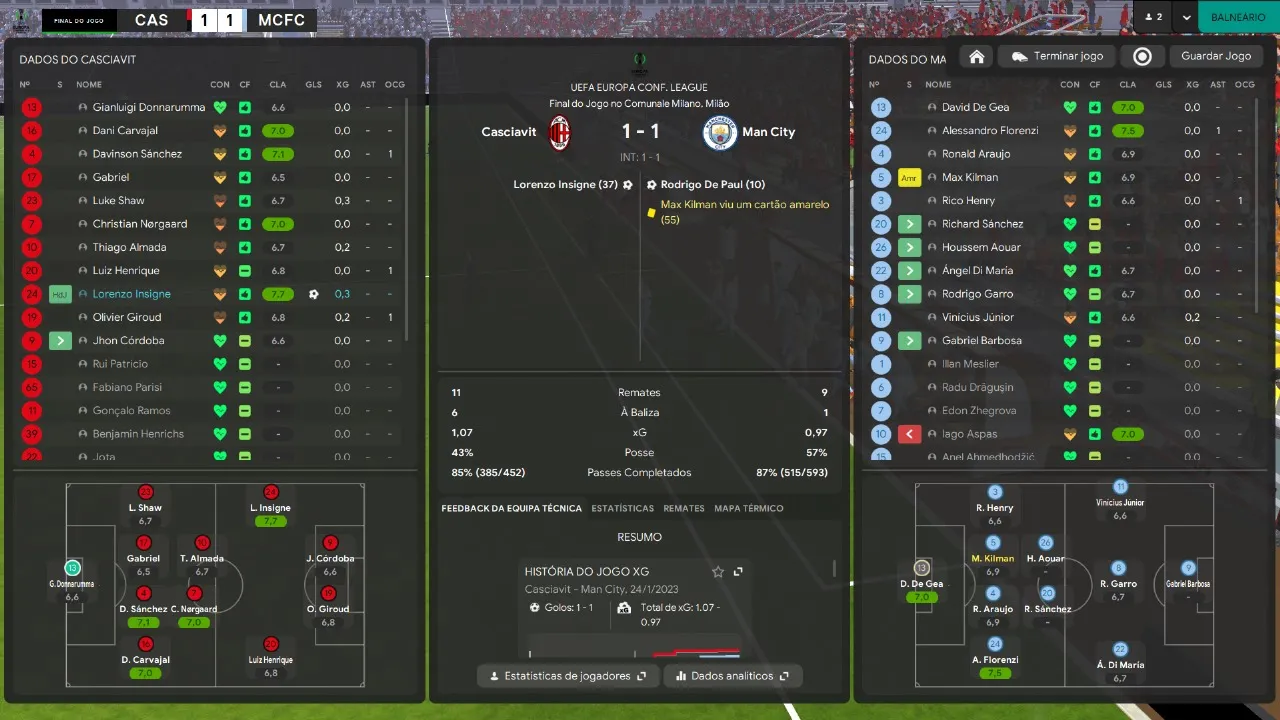Open the Balneário dressing room button

pyautogui.click(x=1238, y=17)
